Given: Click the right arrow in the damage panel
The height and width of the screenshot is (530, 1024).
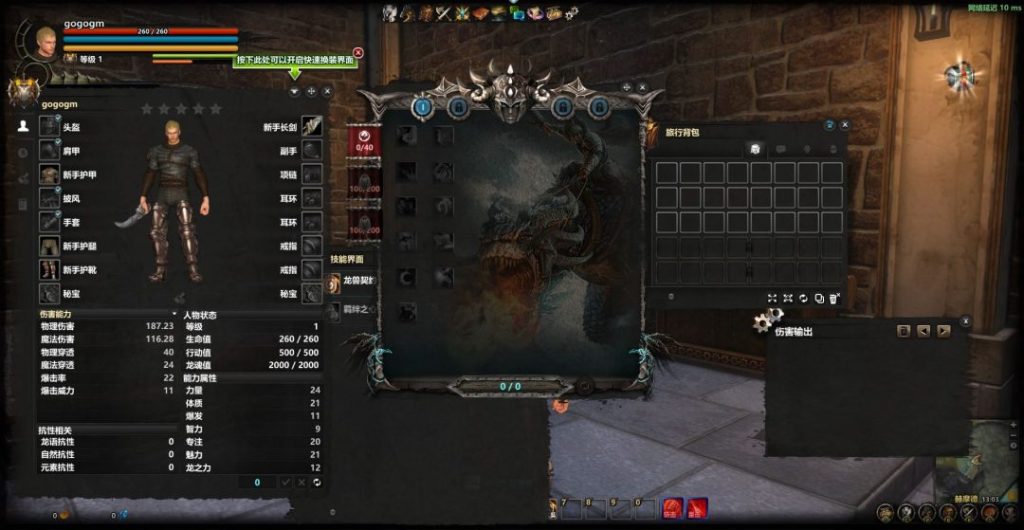Looking at the screenshot, I should click(942, 331).
